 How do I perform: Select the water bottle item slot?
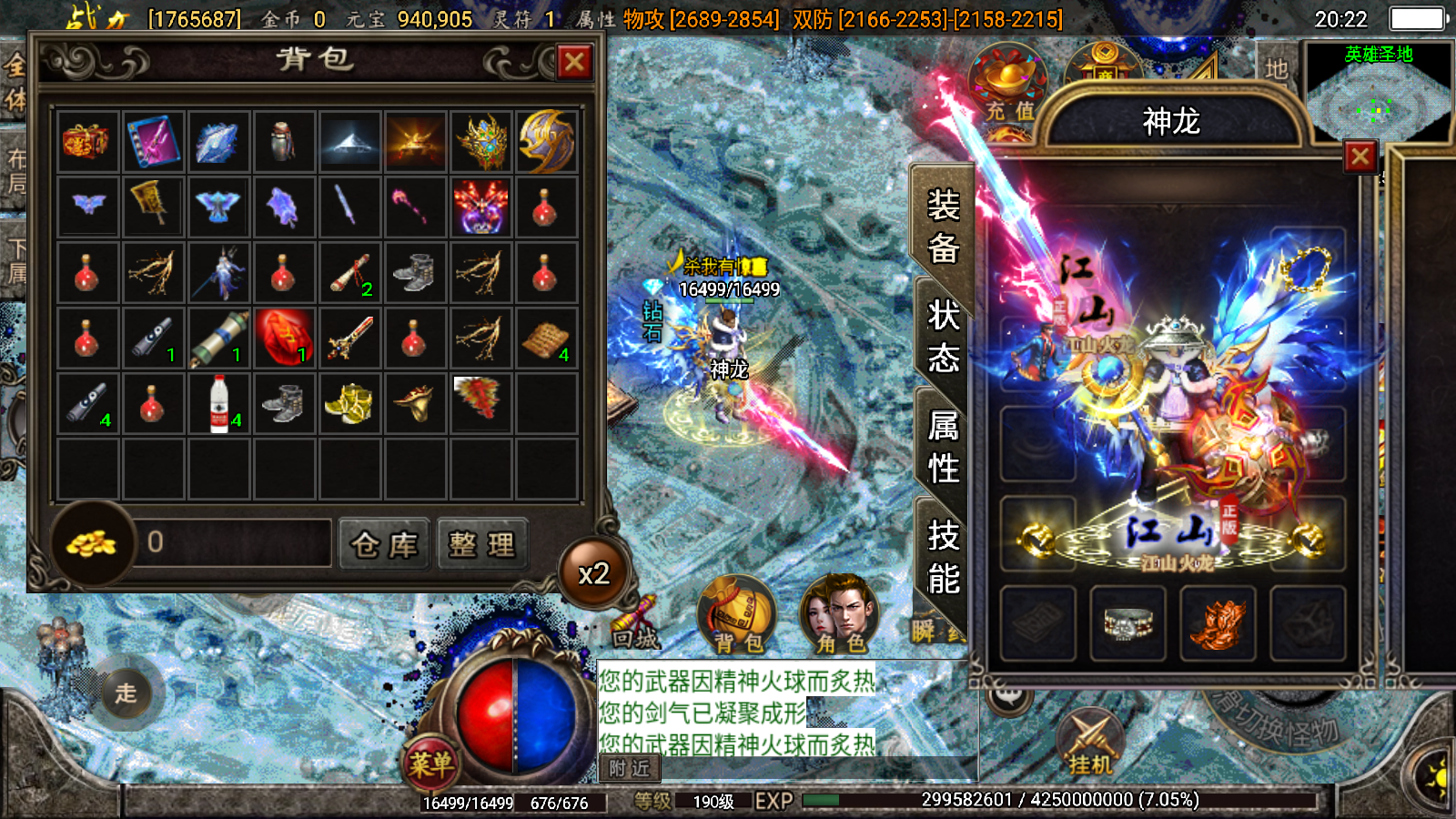click(219, 403)
